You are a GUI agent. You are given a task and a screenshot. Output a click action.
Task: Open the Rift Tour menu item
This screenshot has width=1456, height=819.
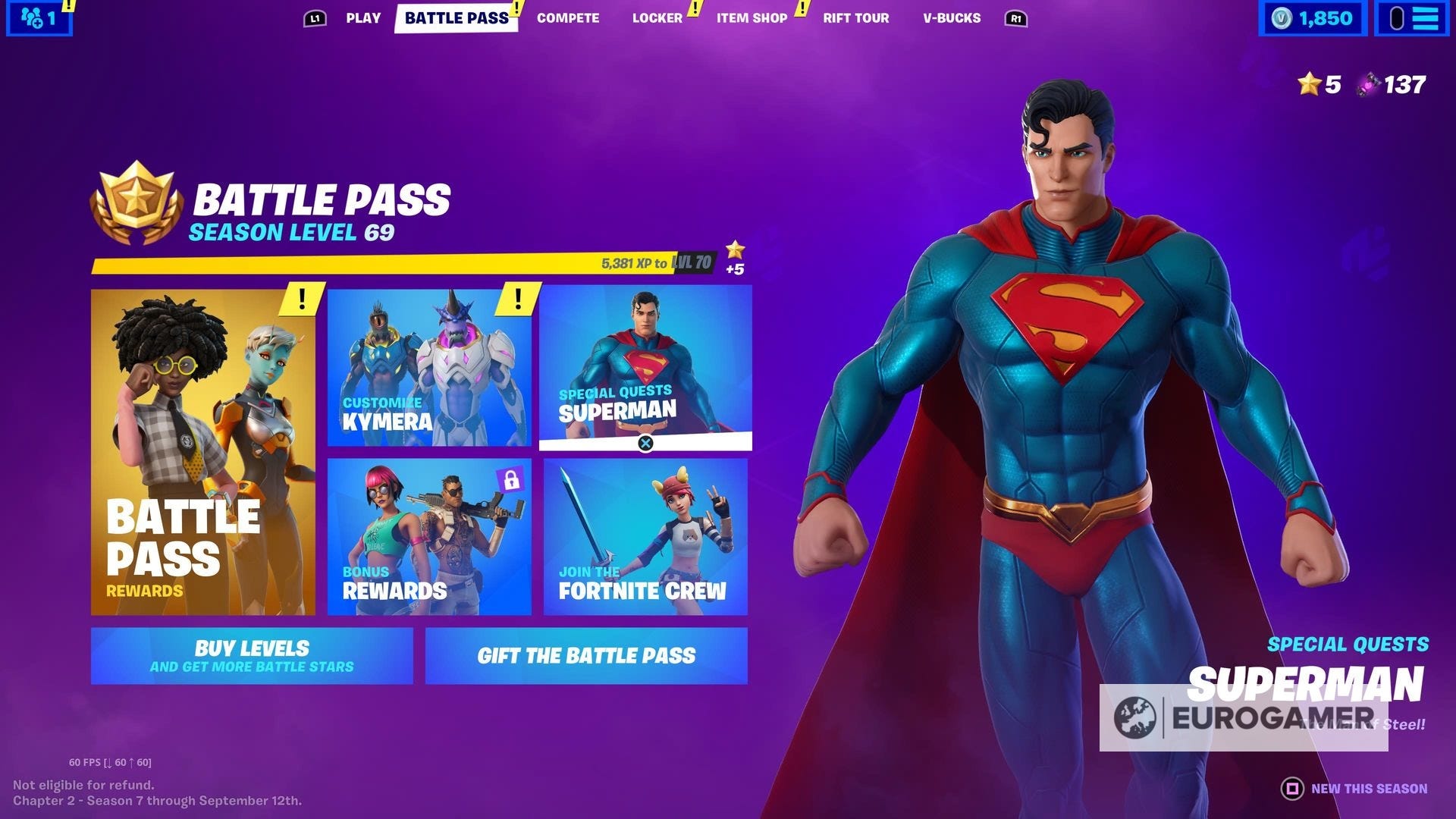point(855,18)
